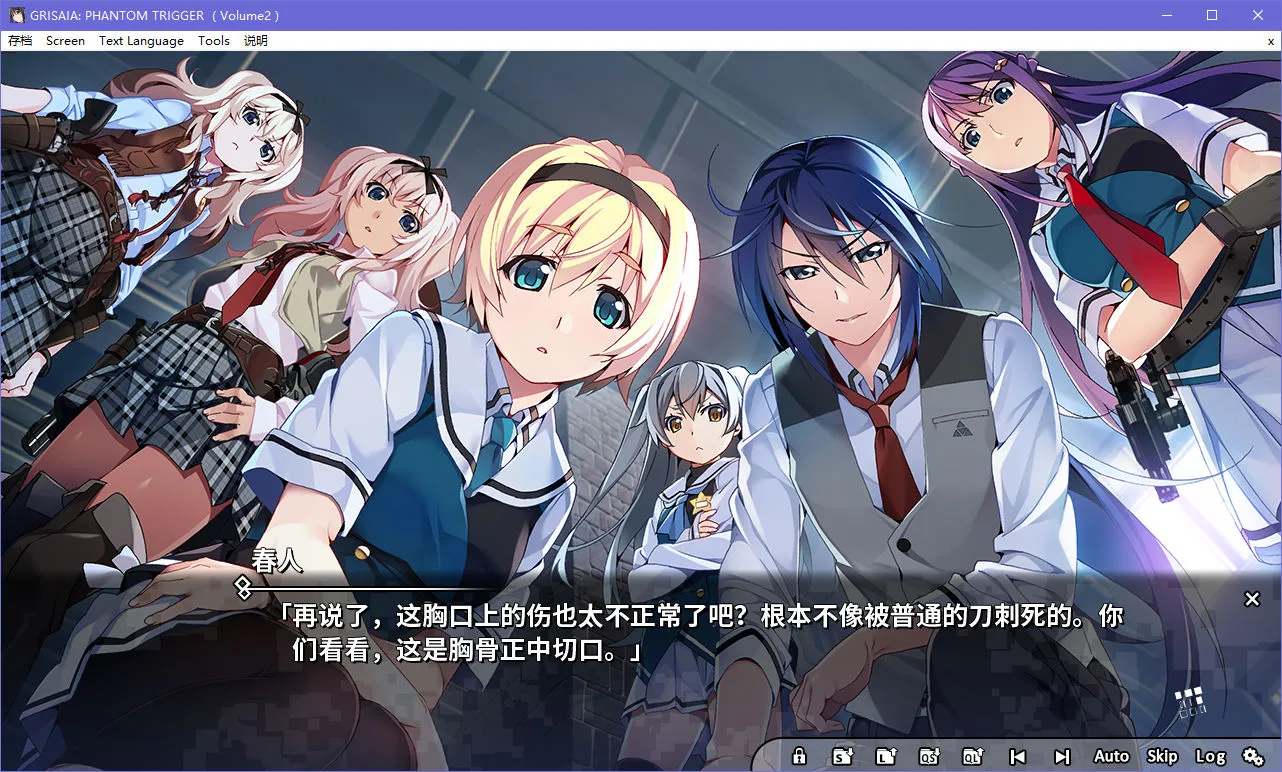Open the load screen via the L icon
Screen dimensions: 1282x772
[x=885, y=756]
